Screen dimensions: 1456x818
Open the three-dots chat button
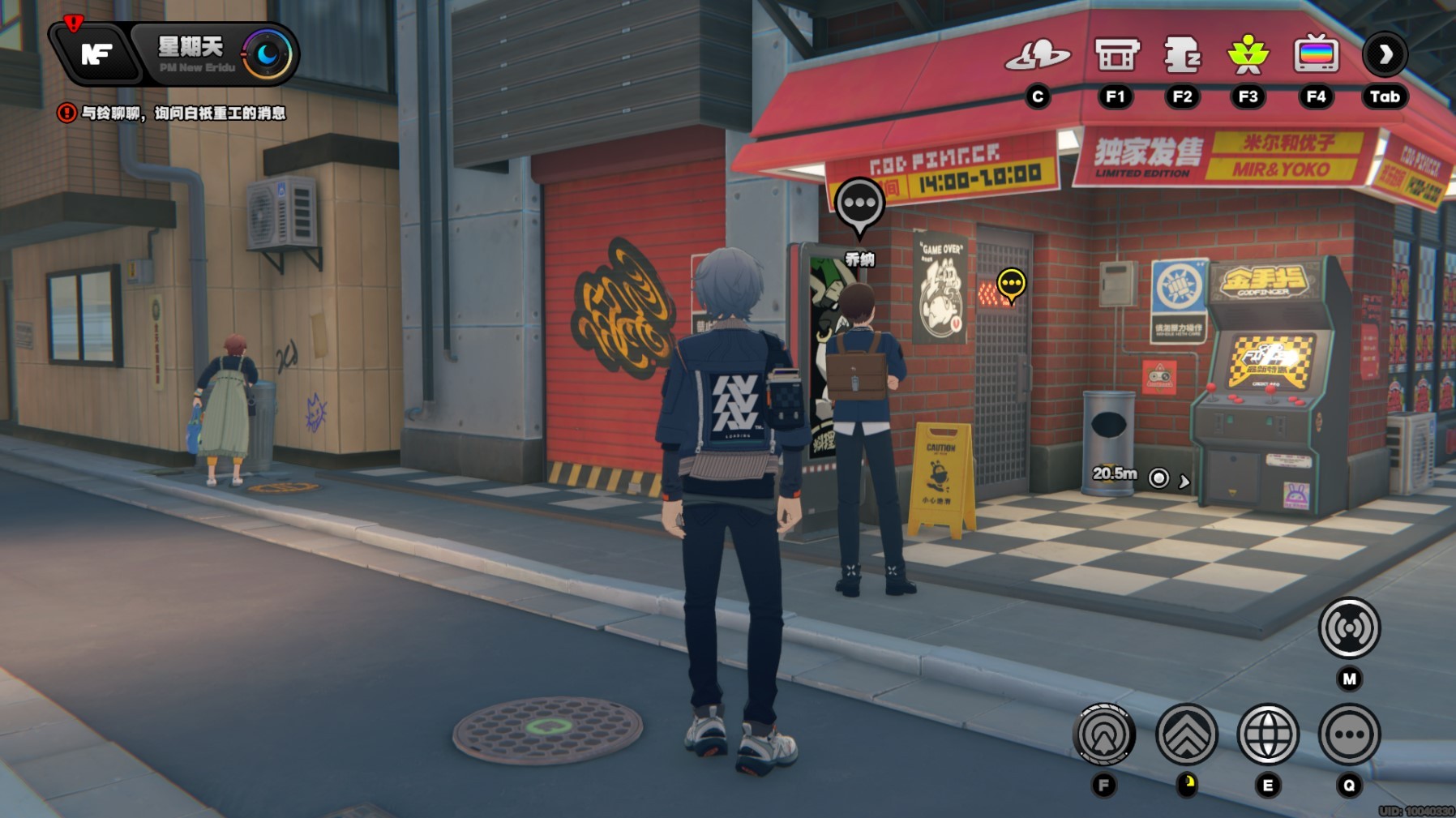point(1349,734)
